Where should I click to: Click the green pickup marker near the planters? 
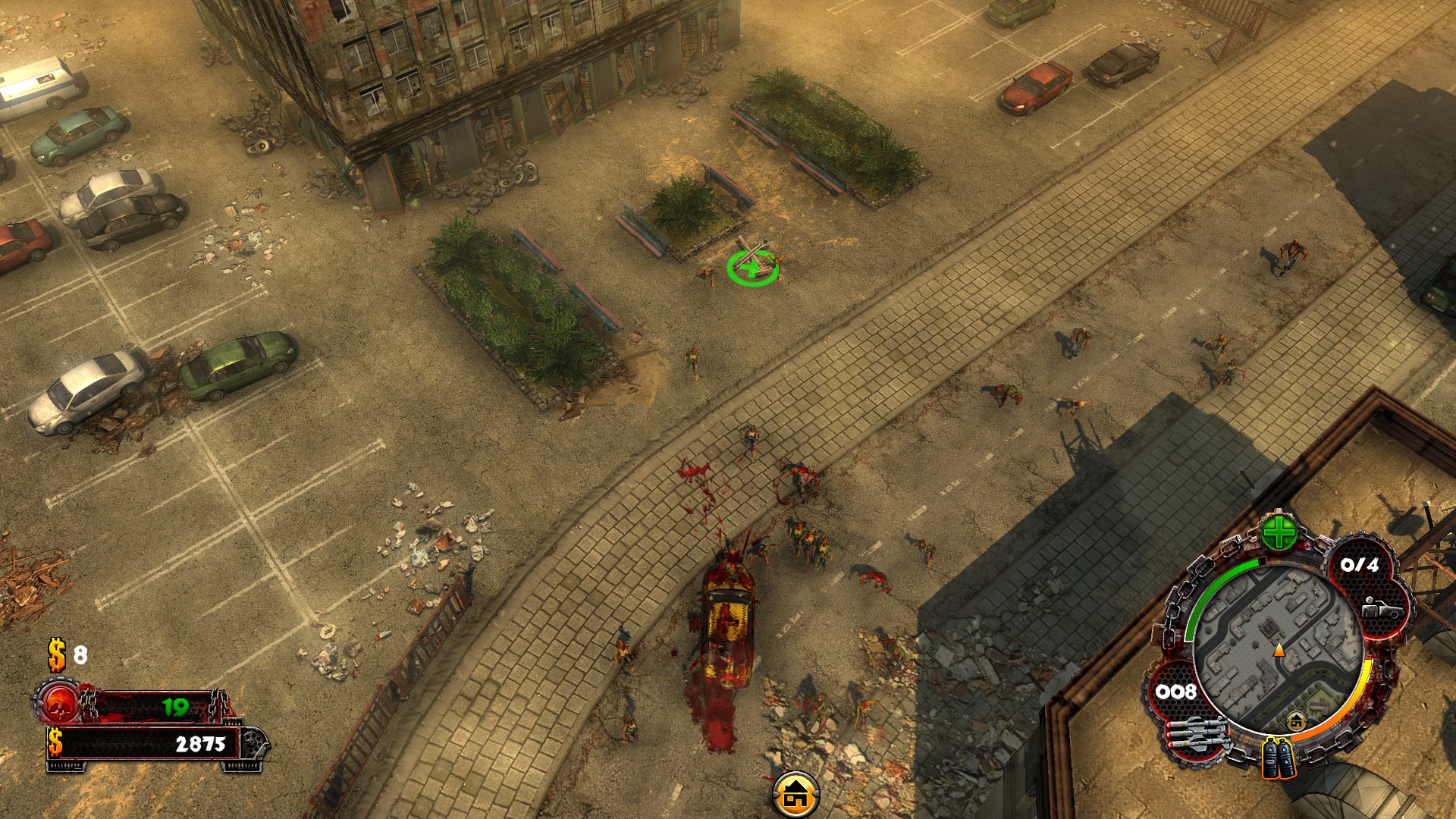755,267
